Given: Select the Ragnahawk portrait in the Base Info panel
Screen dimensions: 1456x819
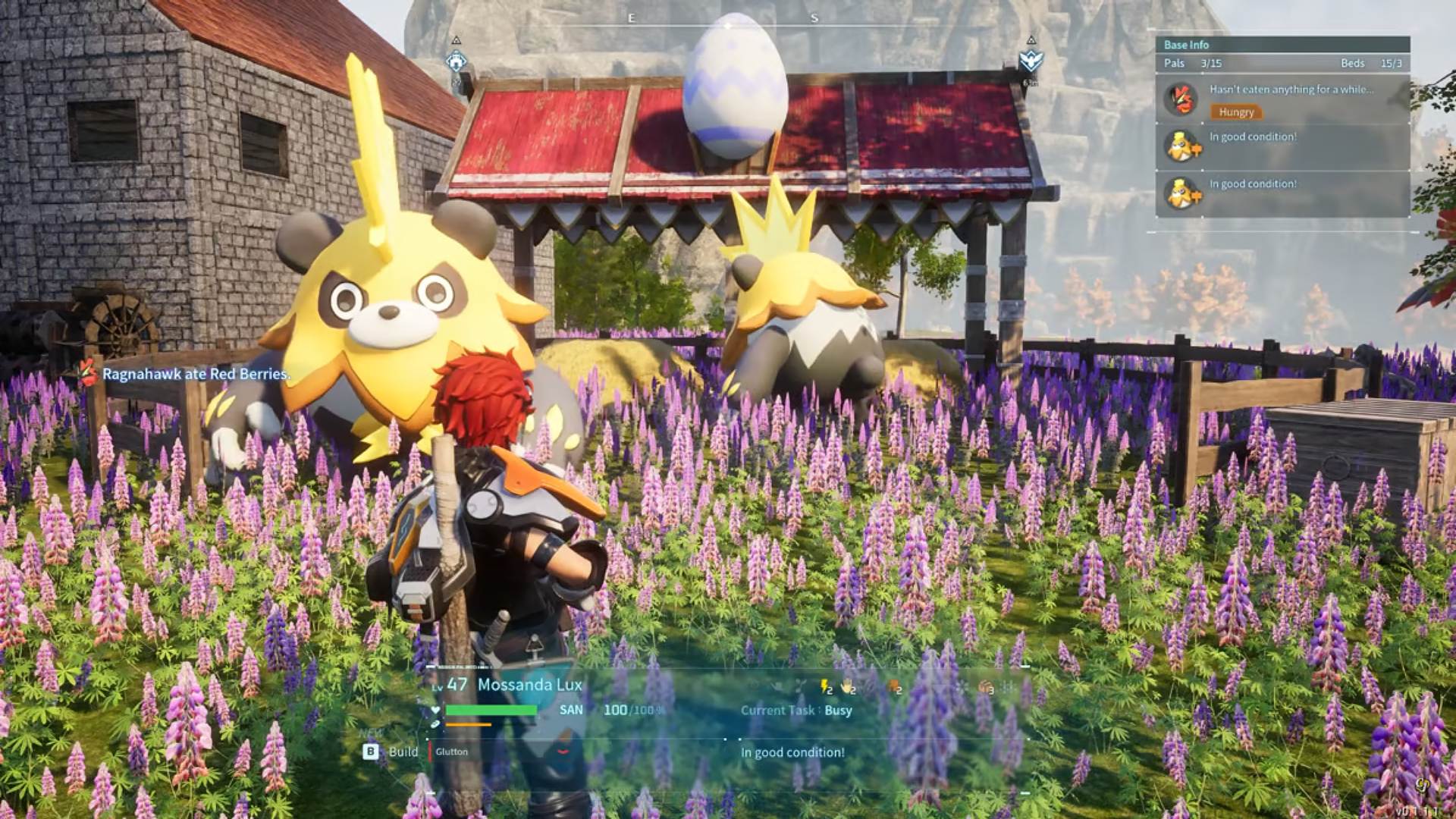Looking at the screenshot, I should tap(1181, 102).
